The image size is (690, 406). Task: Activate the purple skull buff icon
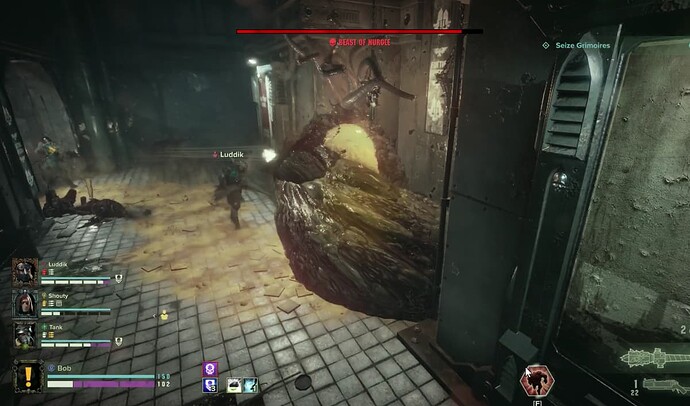point(211,368)
